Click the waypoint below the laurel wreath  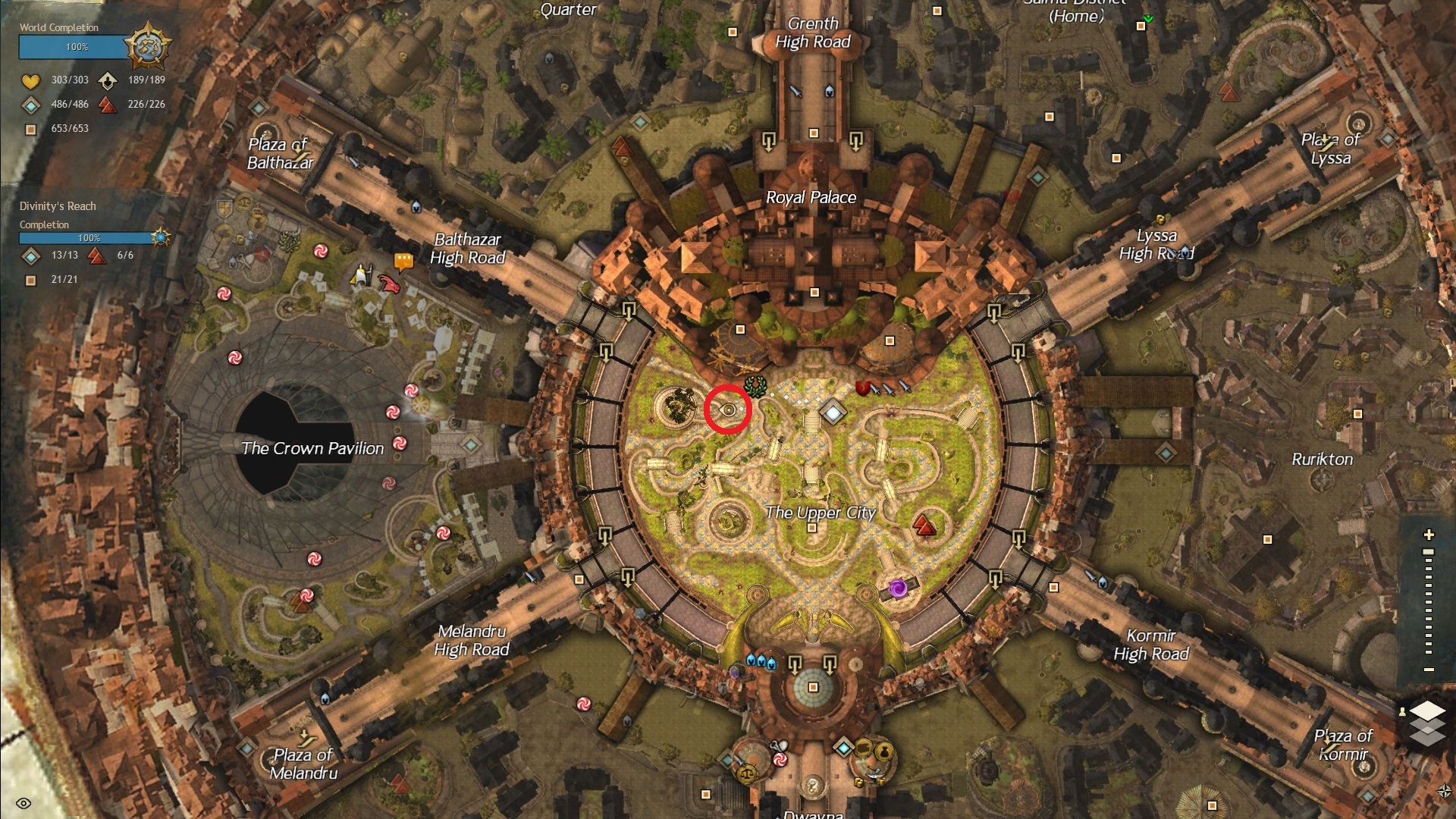(x=833, y=413)
